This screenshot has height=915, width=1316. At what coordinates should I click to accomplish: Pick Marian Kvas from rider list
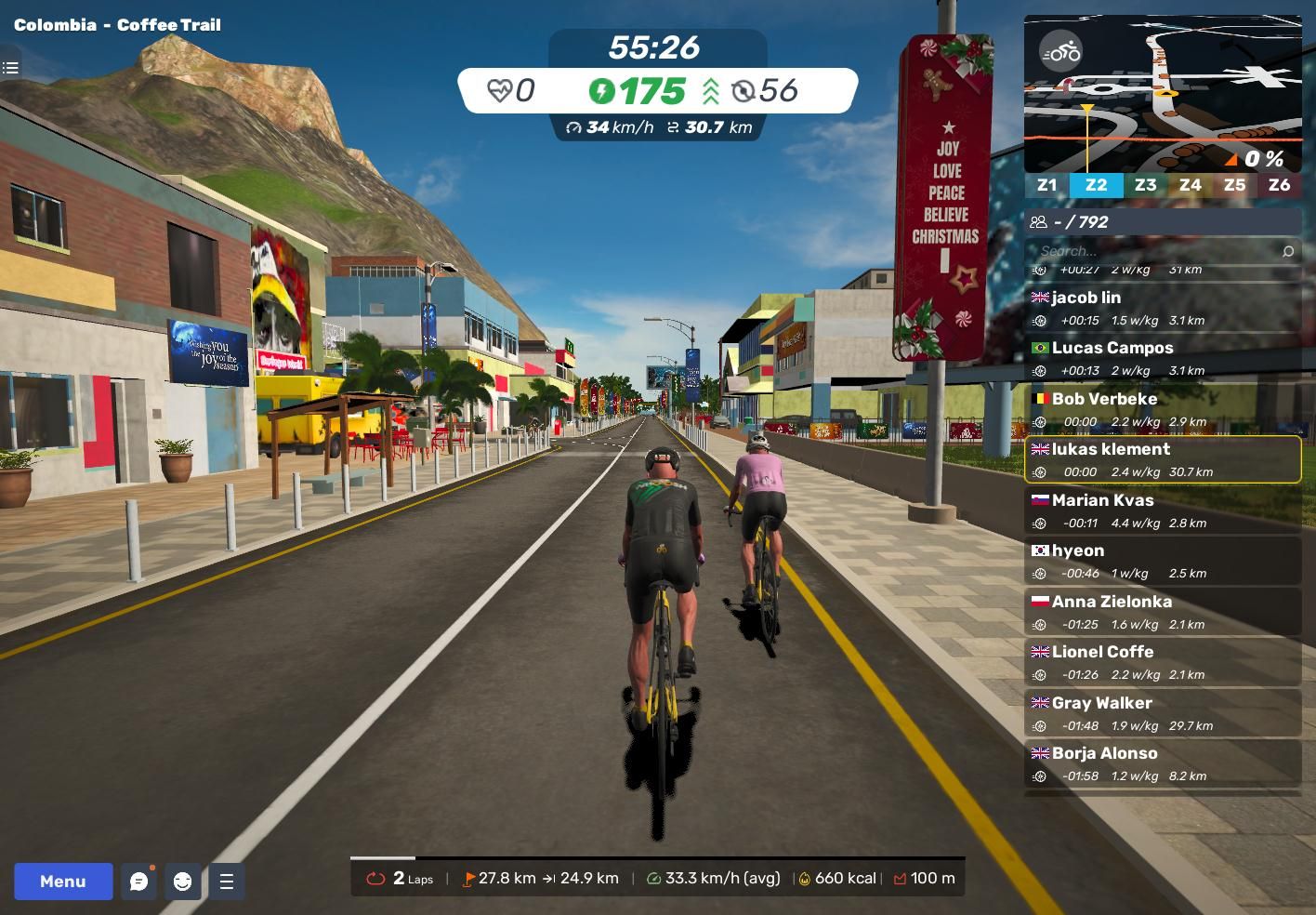tap(1163, 511)
